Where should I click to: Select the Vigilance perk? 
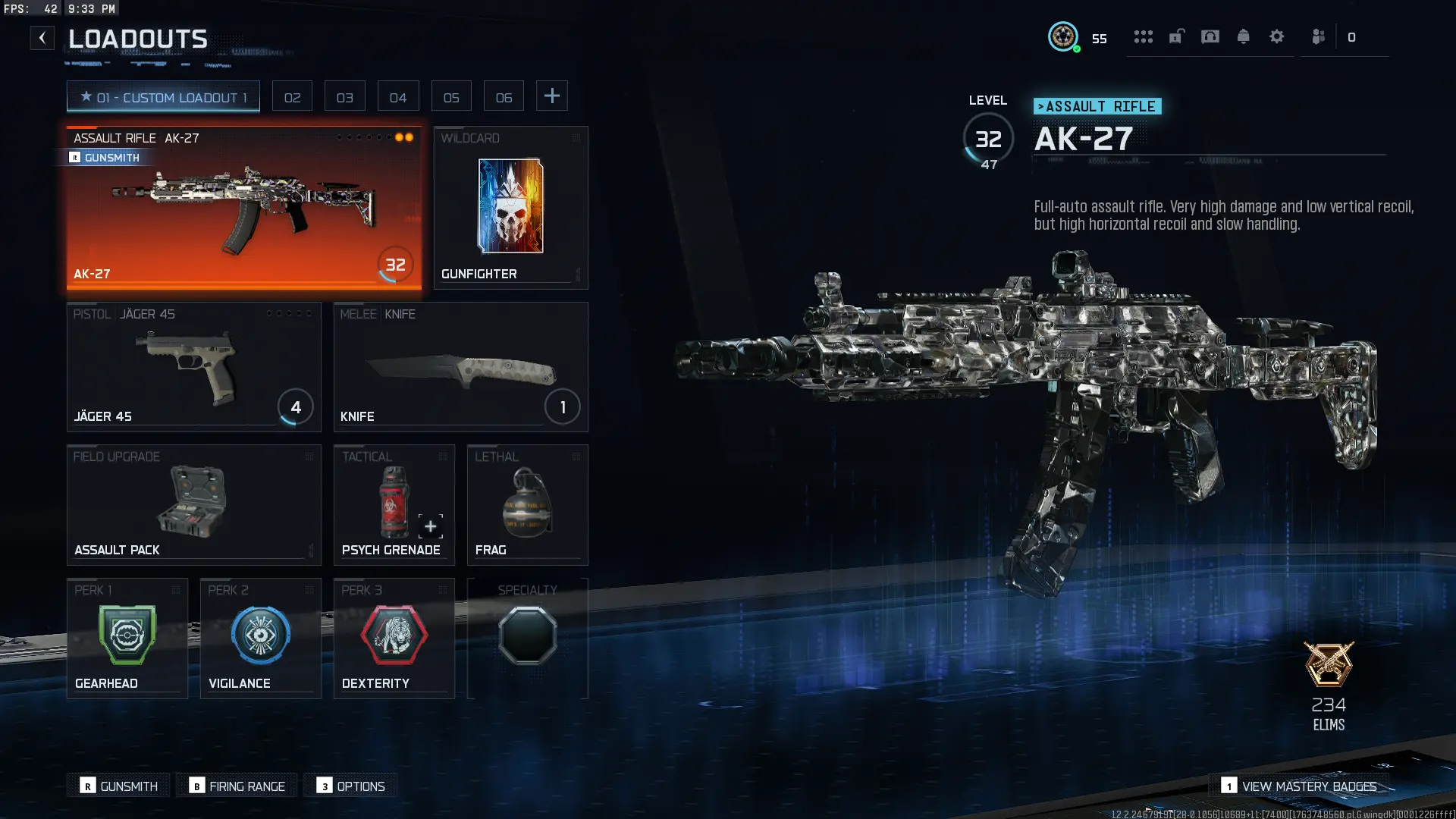[260, 637]
